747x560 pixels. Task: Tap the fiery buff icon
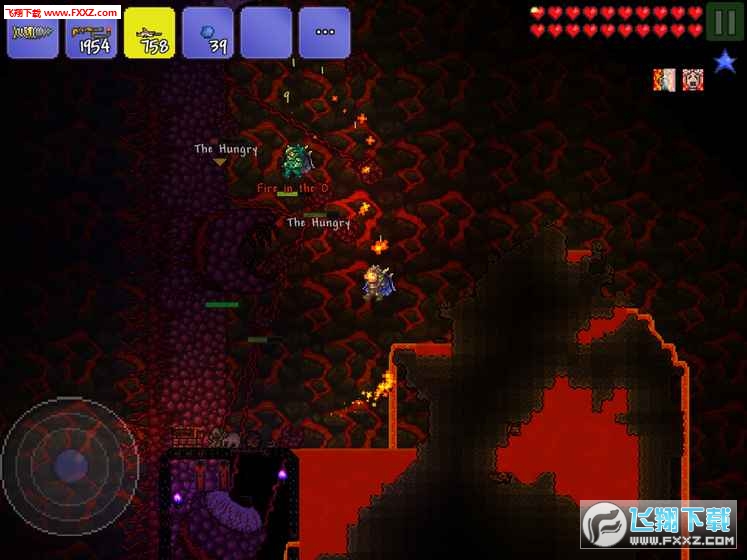click(x=665, y=80)
